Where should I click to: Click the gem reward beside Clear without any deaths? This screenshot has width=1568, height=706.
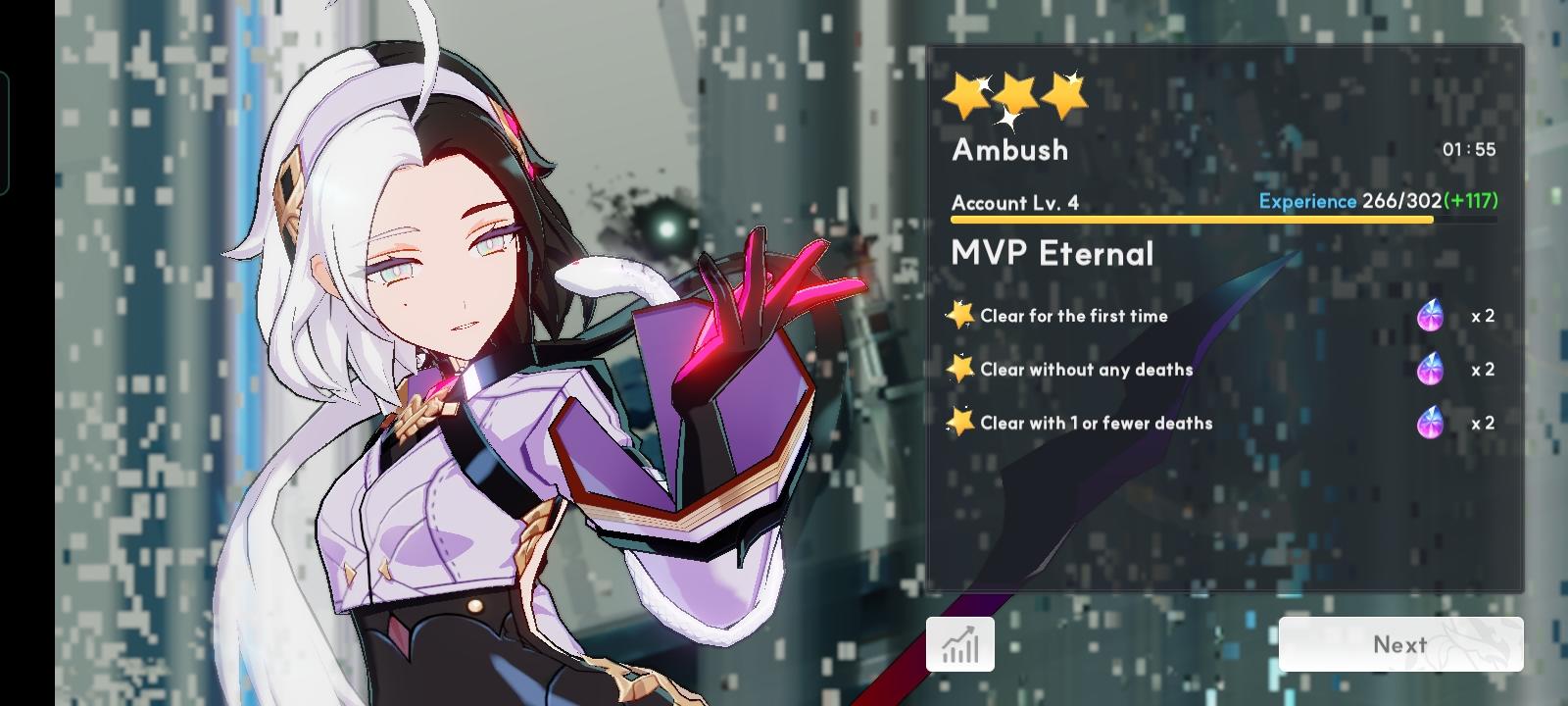[1432, 370]
